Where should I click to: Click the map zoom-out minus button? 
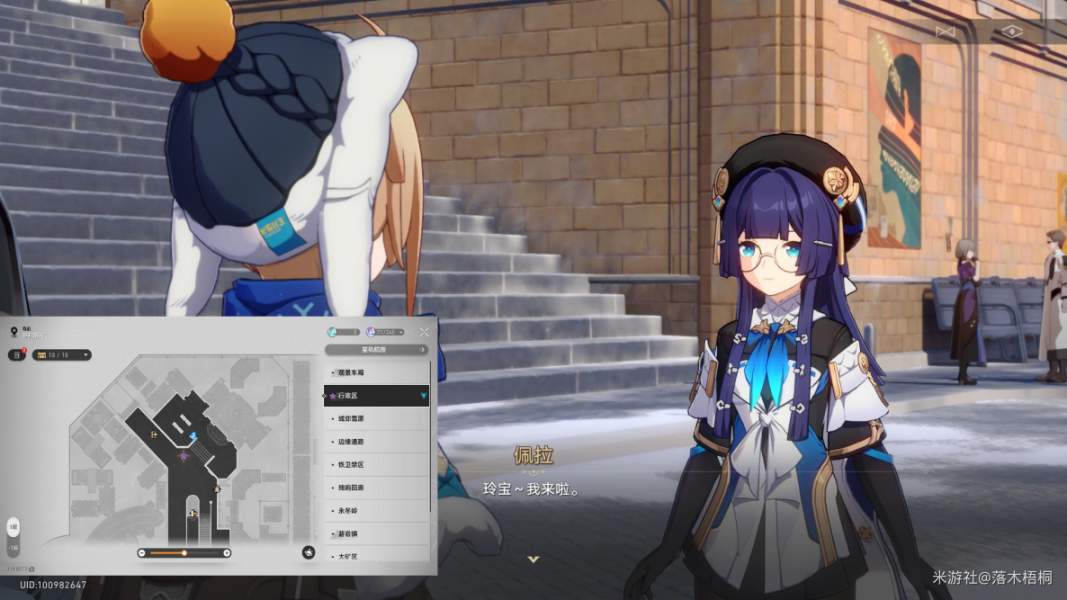point(142,553)
